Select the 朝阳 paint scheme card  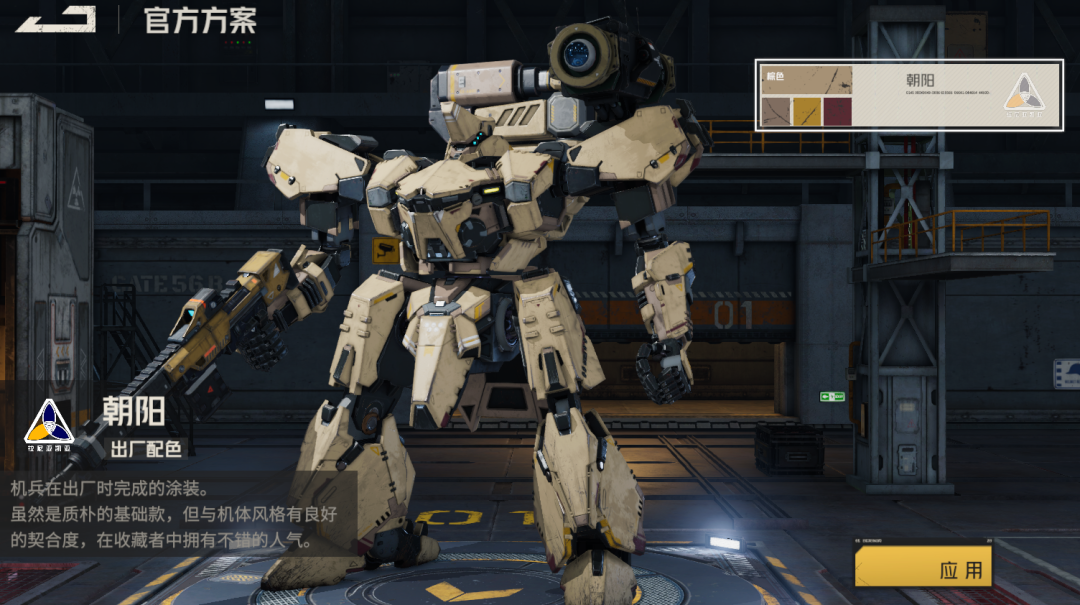pyautogui.click(x=908, y=96)
